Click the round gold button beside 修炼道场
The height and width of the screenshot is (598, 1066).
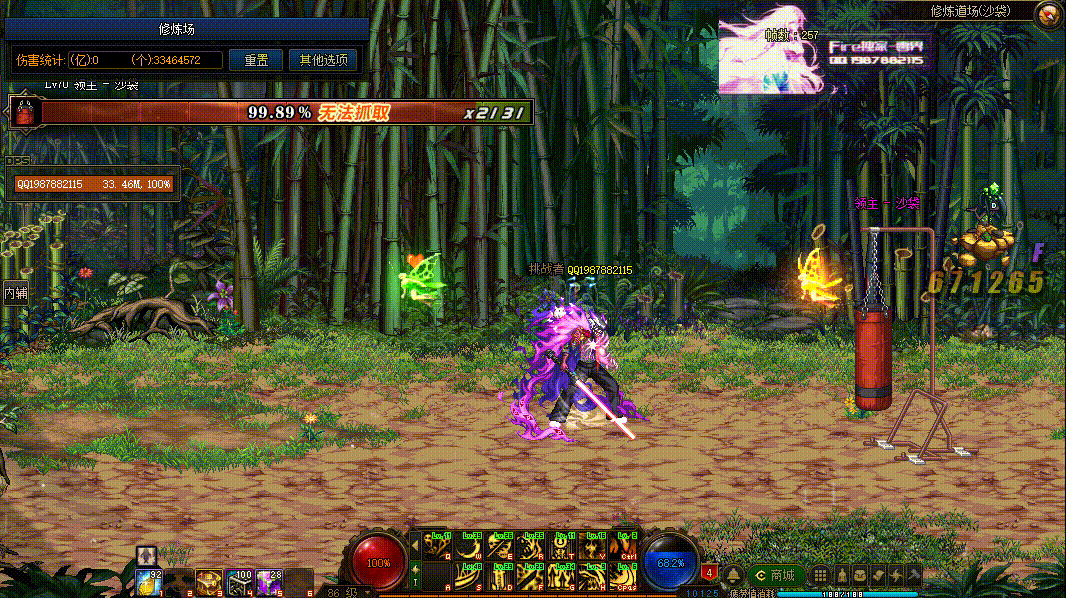[x=1049, y=14]
